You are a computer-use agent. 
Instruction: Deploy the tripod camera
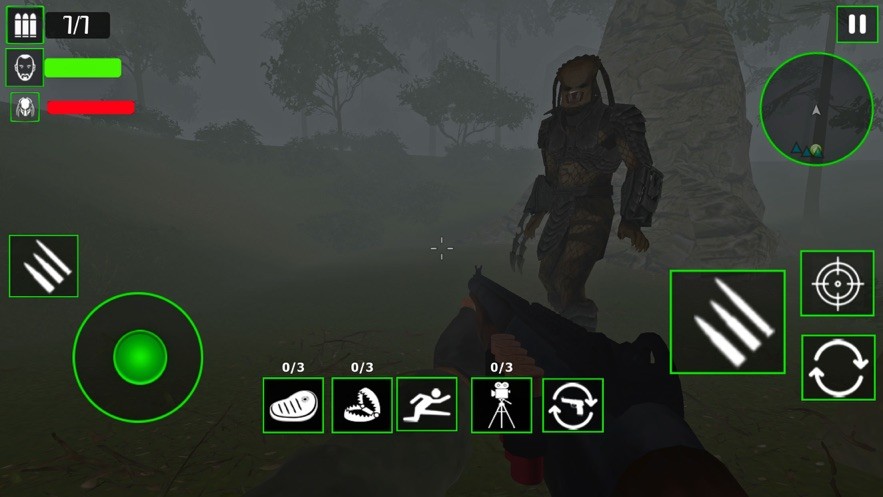click(501, 405)
